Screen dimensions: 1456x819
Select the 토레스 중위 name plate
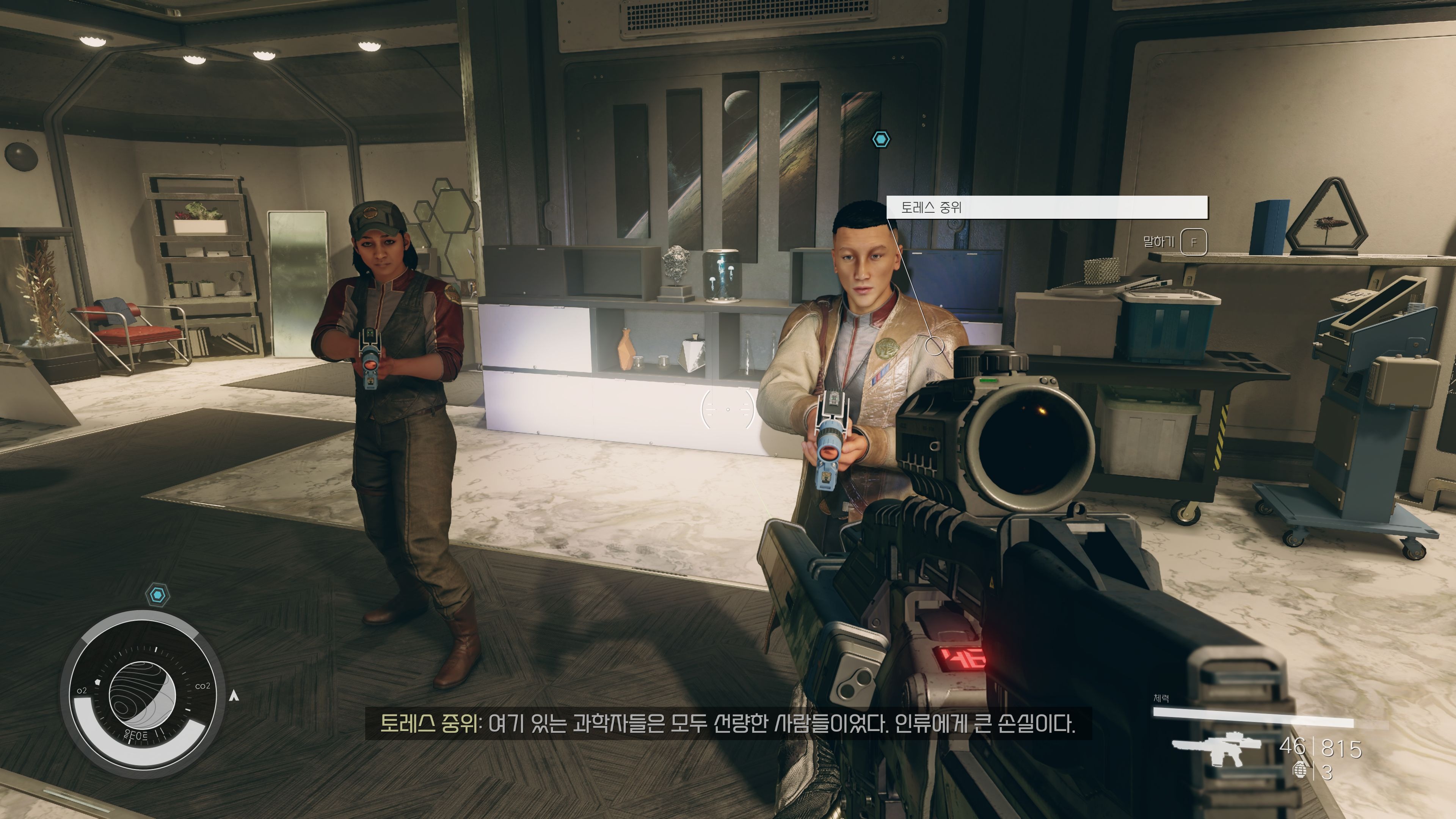coord(1046,207)
